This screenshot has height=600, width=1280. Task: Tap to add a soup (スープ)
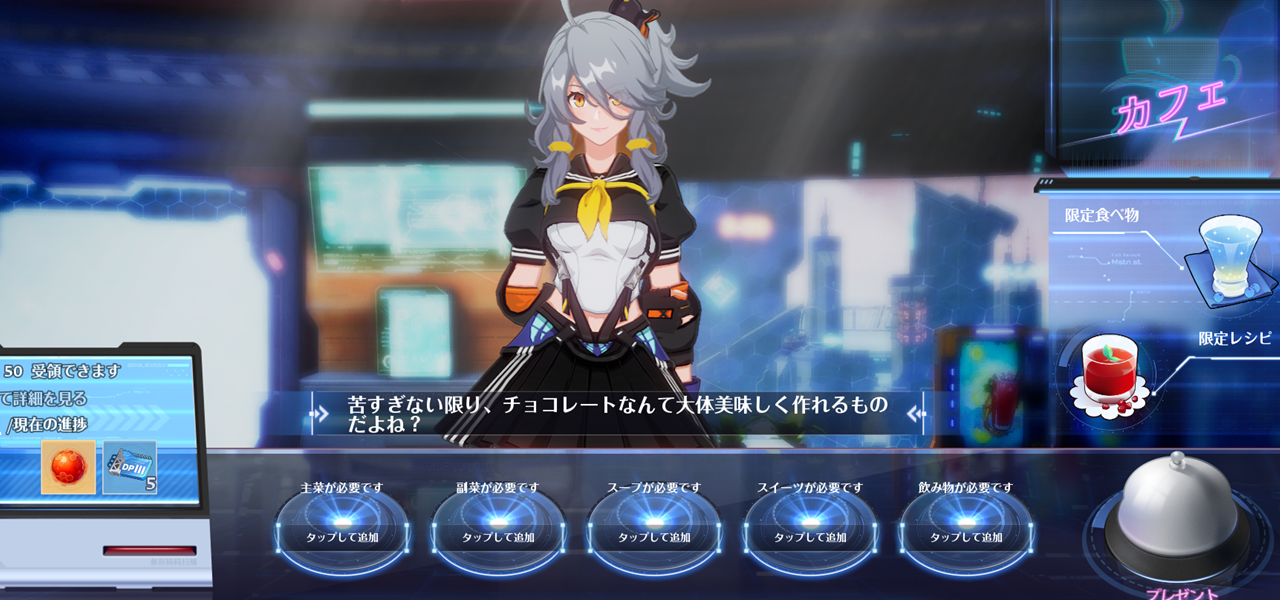(x=654, y=529)
